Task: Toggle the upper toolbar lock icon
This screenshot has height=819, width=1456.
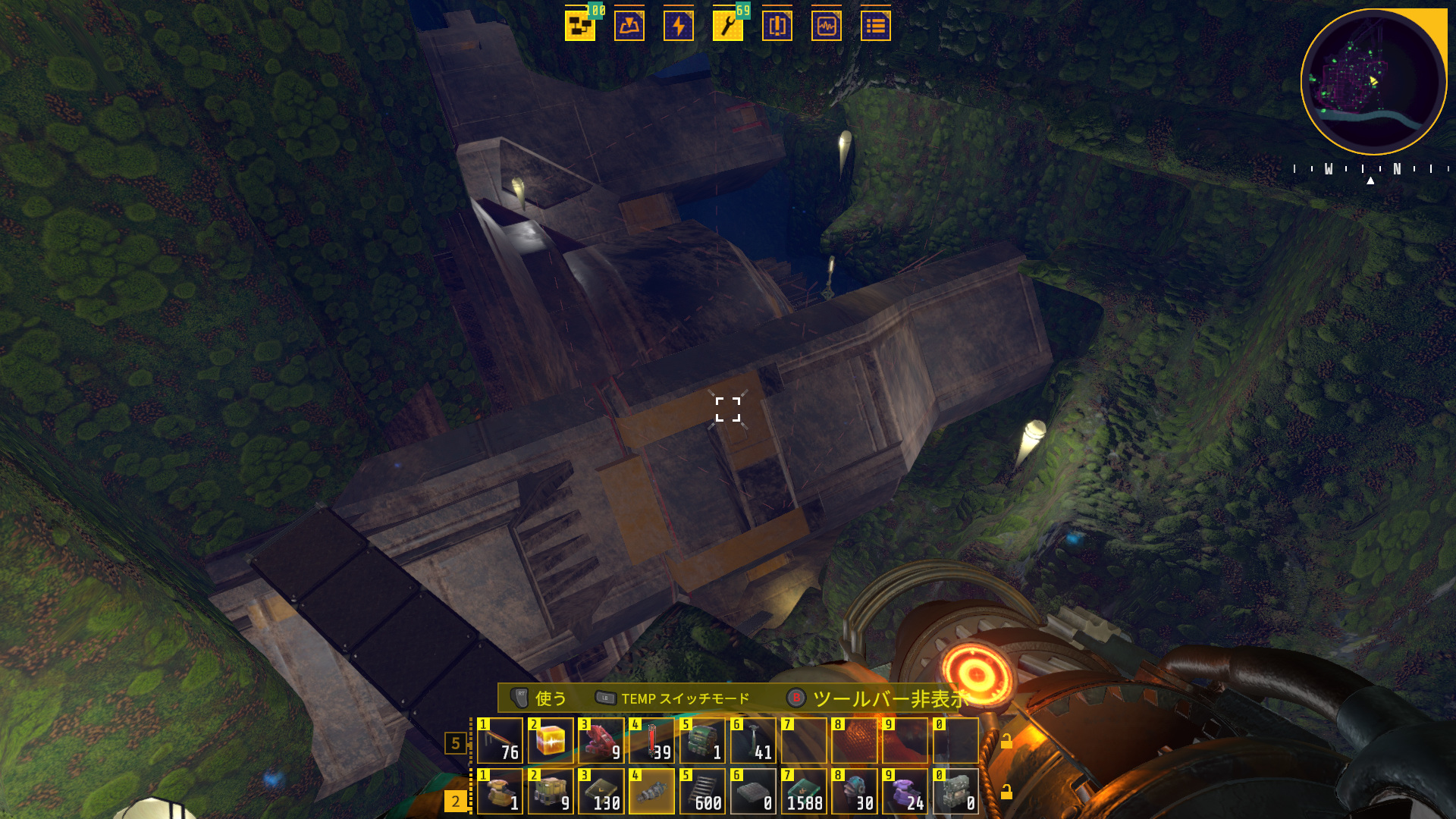Action: click(1006, 742)
